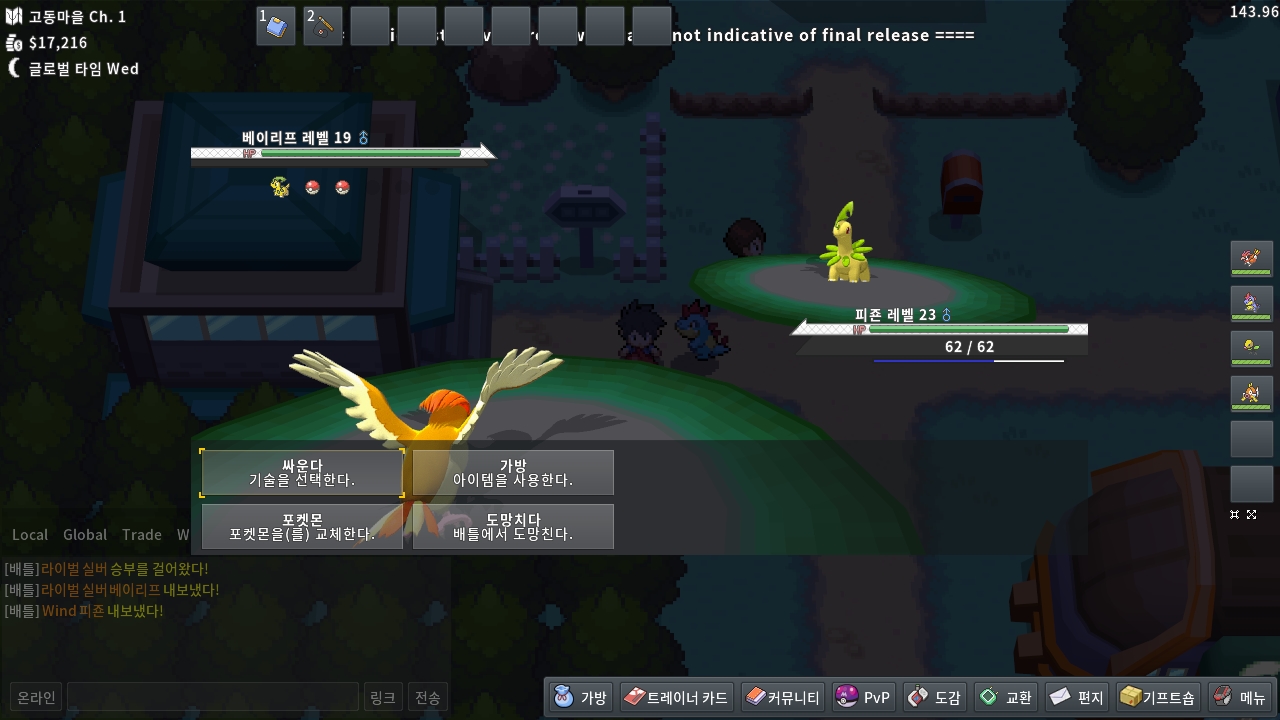
Task: Show the 도감 Pokédex
Action: [x=934, y=697]
